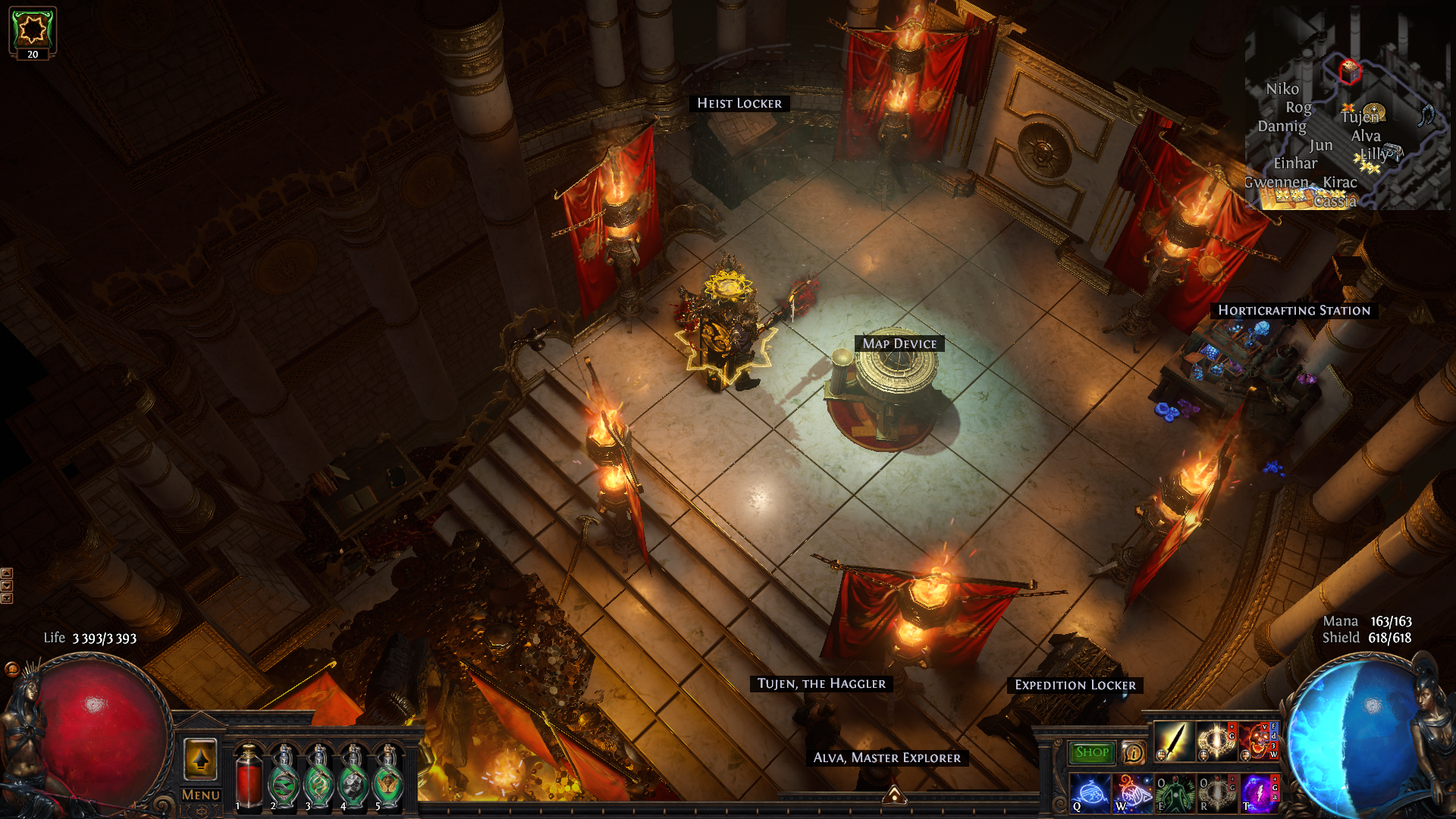Activate the purple lightning skill on T

[x=1259, y=792]
